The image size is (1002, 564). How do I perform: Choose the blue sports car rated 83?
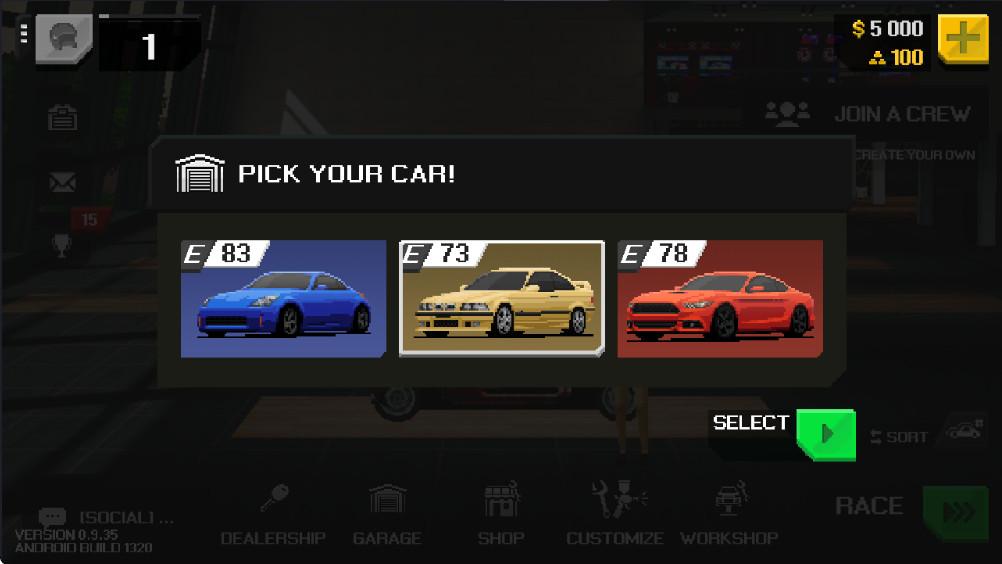tap(283, 298)
